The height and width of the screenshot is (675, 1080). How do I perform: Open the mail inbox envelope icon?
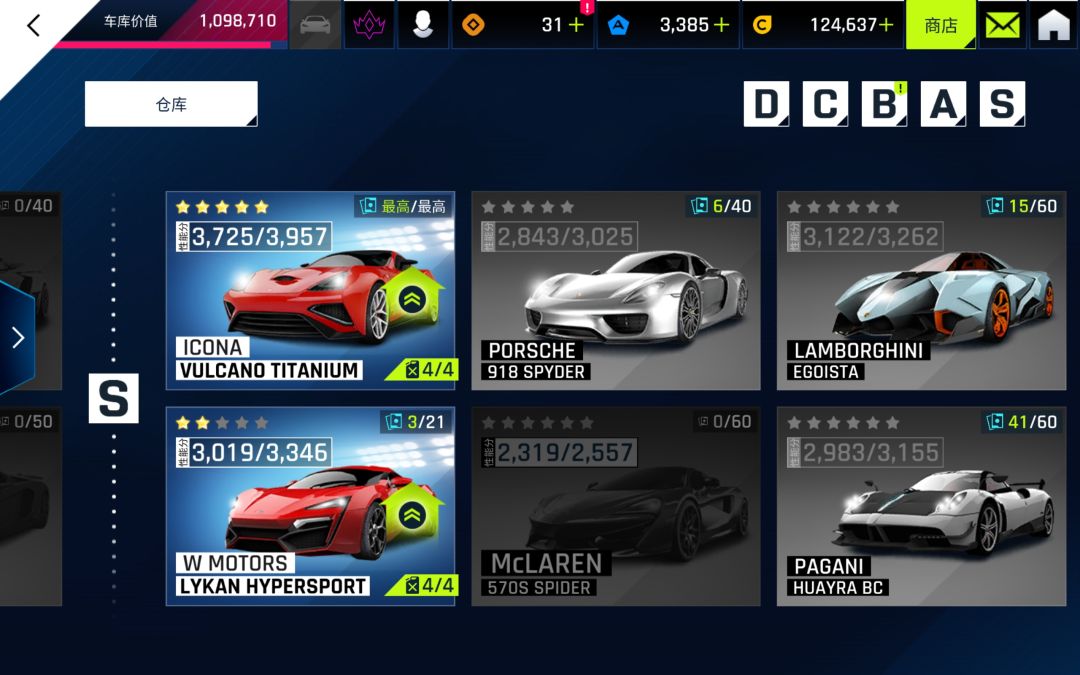pyautogui.click(x=1002, y=25)
